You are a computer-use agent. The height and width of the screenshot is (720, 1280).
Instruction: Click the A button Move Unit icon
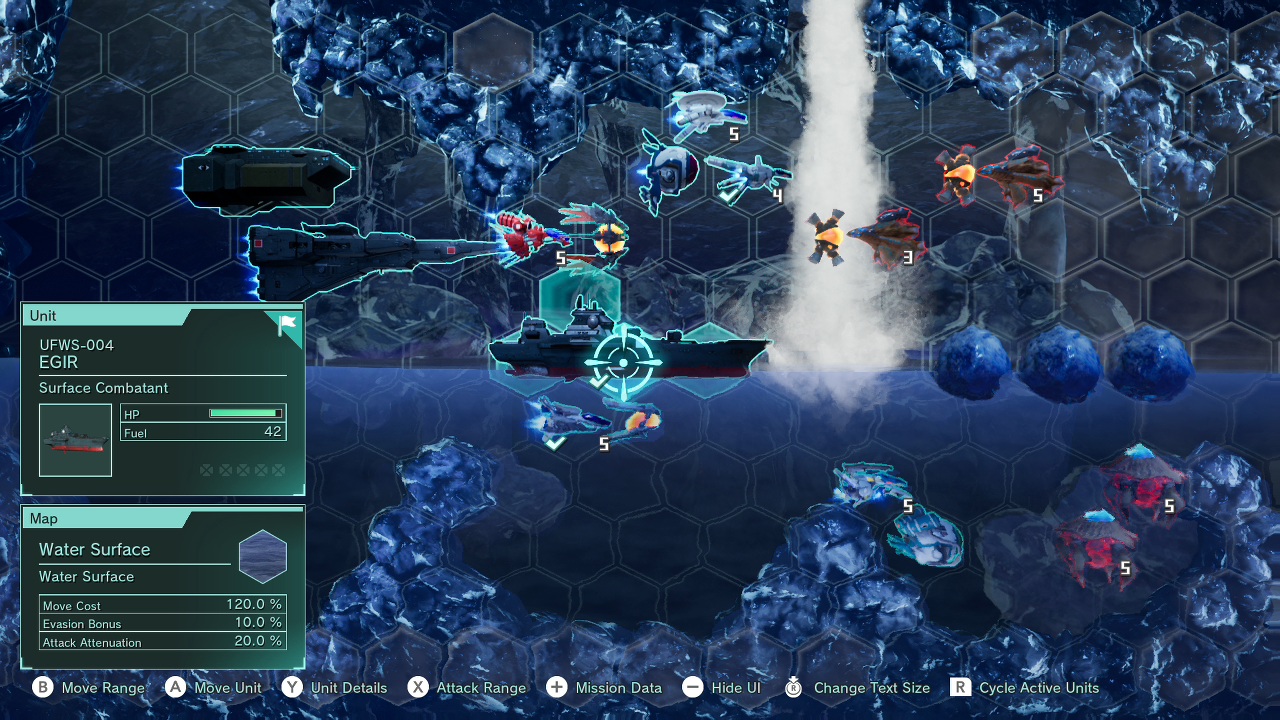[173, 688]
